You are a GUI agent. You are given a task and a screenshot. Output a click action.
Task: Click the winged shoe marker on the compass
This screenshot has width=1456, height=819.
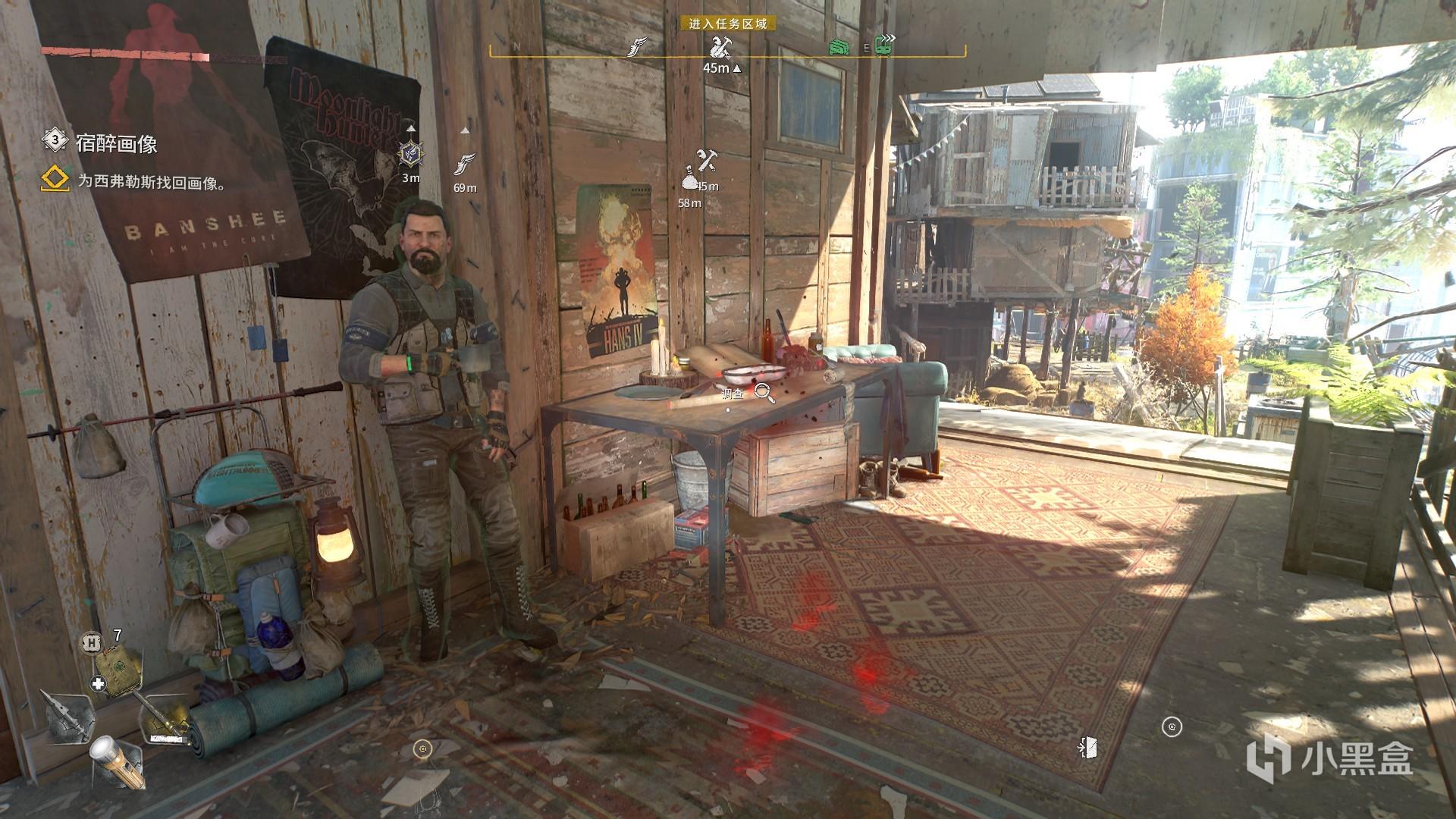click(x=638, y=48)
